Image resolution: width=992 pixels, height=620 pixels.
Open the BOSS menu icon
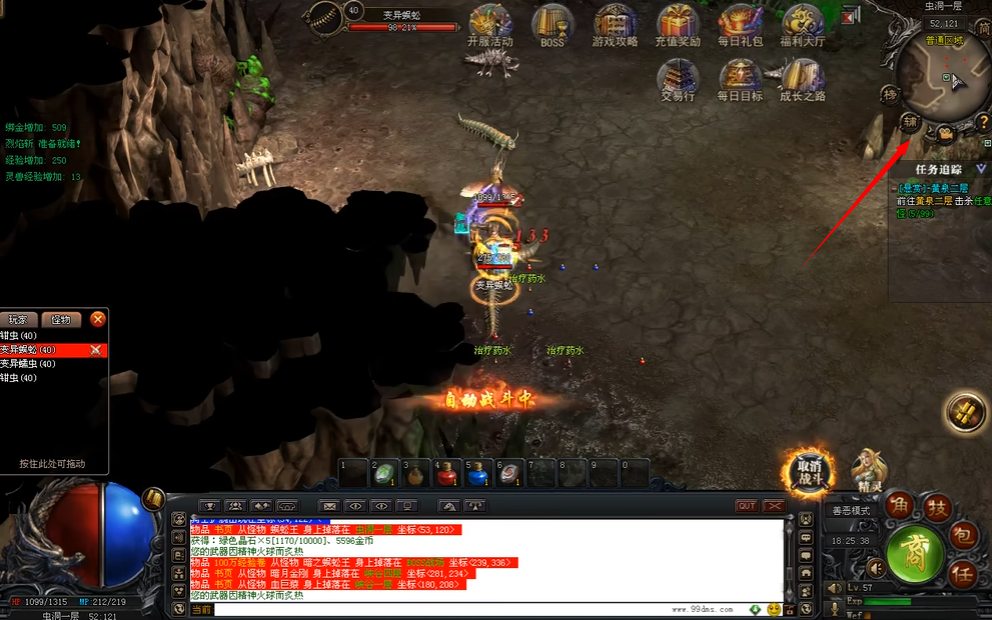point(551,24)
